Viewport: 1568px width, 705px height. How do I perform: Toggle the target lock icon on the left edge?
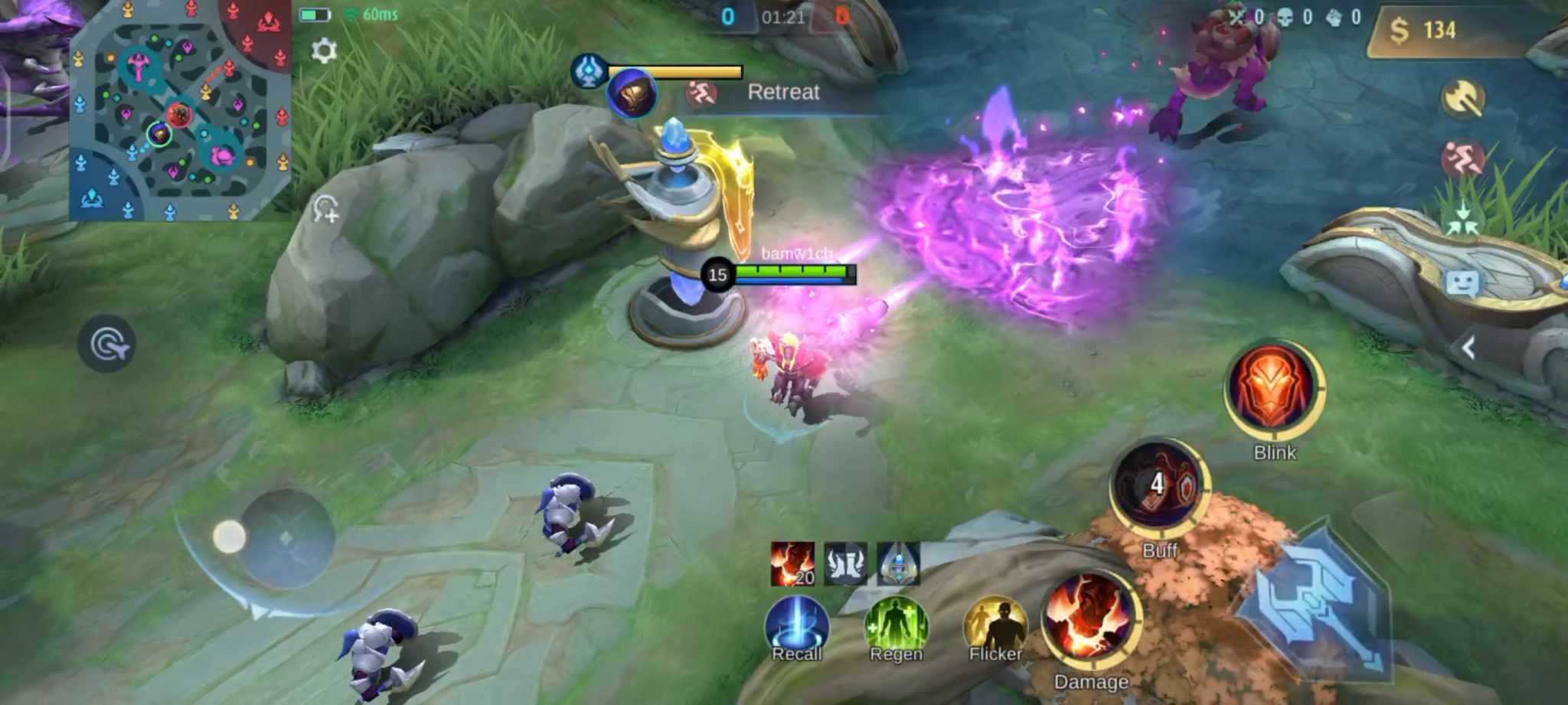pyautogui.click(x=107, y=344)
